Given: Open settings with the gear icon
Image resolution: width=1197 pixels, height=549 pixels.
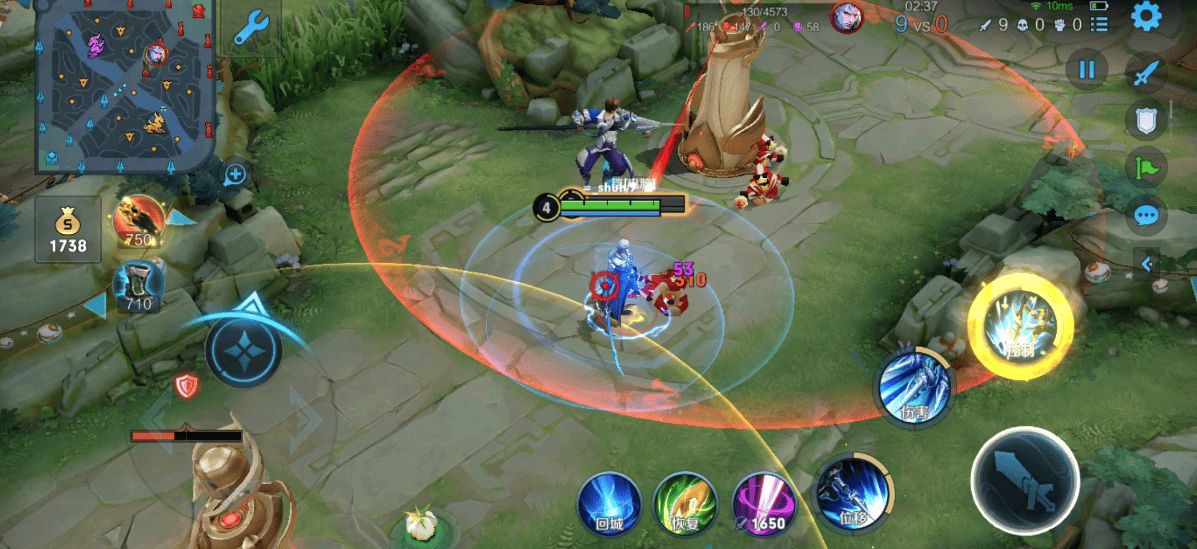Looking at the screenshot, I should click(1146, 17).
